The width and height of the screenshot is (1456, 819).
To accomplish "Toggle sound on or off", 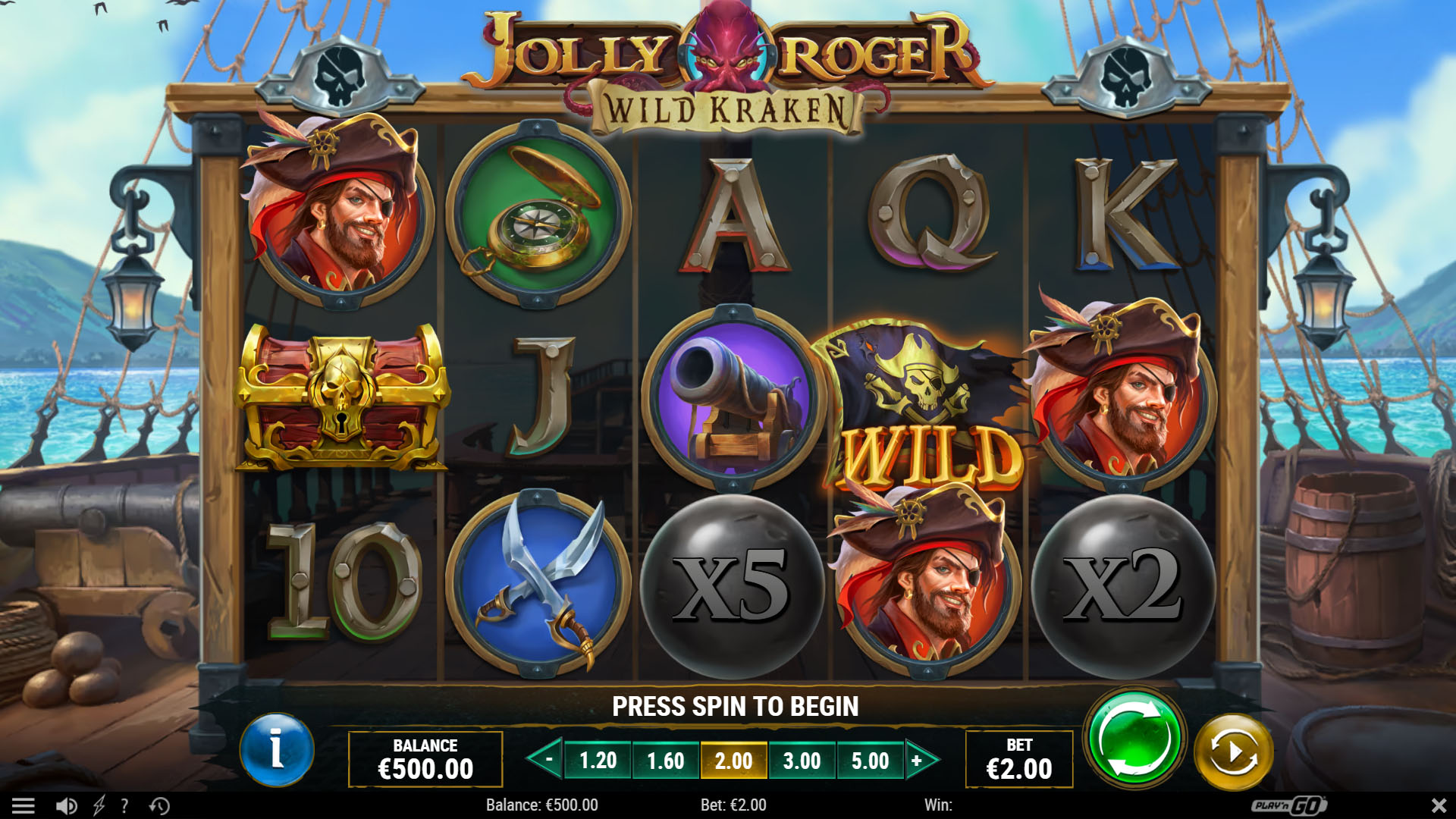I will pos(64,805).
